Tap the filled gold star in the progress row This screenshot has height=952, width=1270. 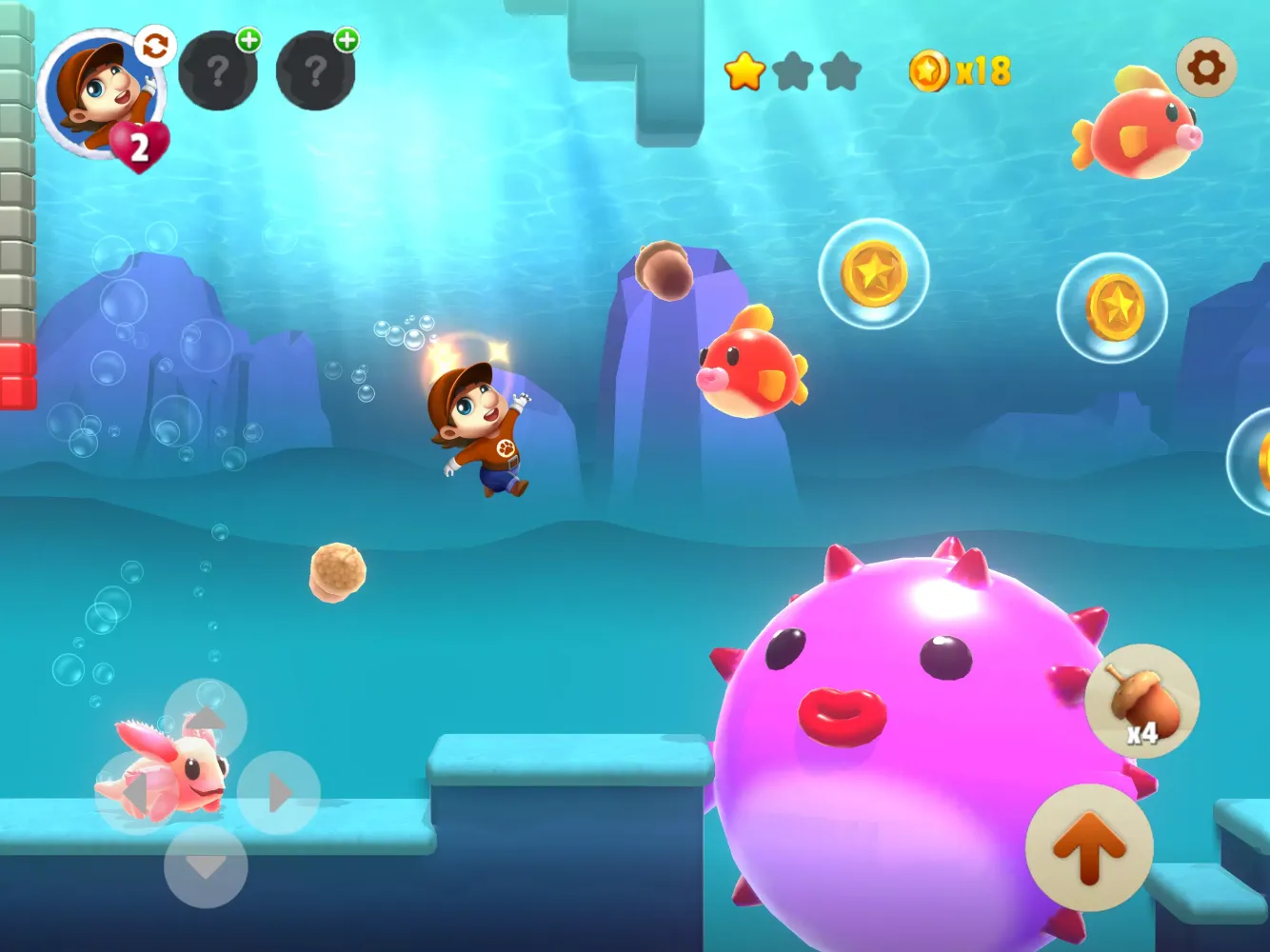point(746,69)
